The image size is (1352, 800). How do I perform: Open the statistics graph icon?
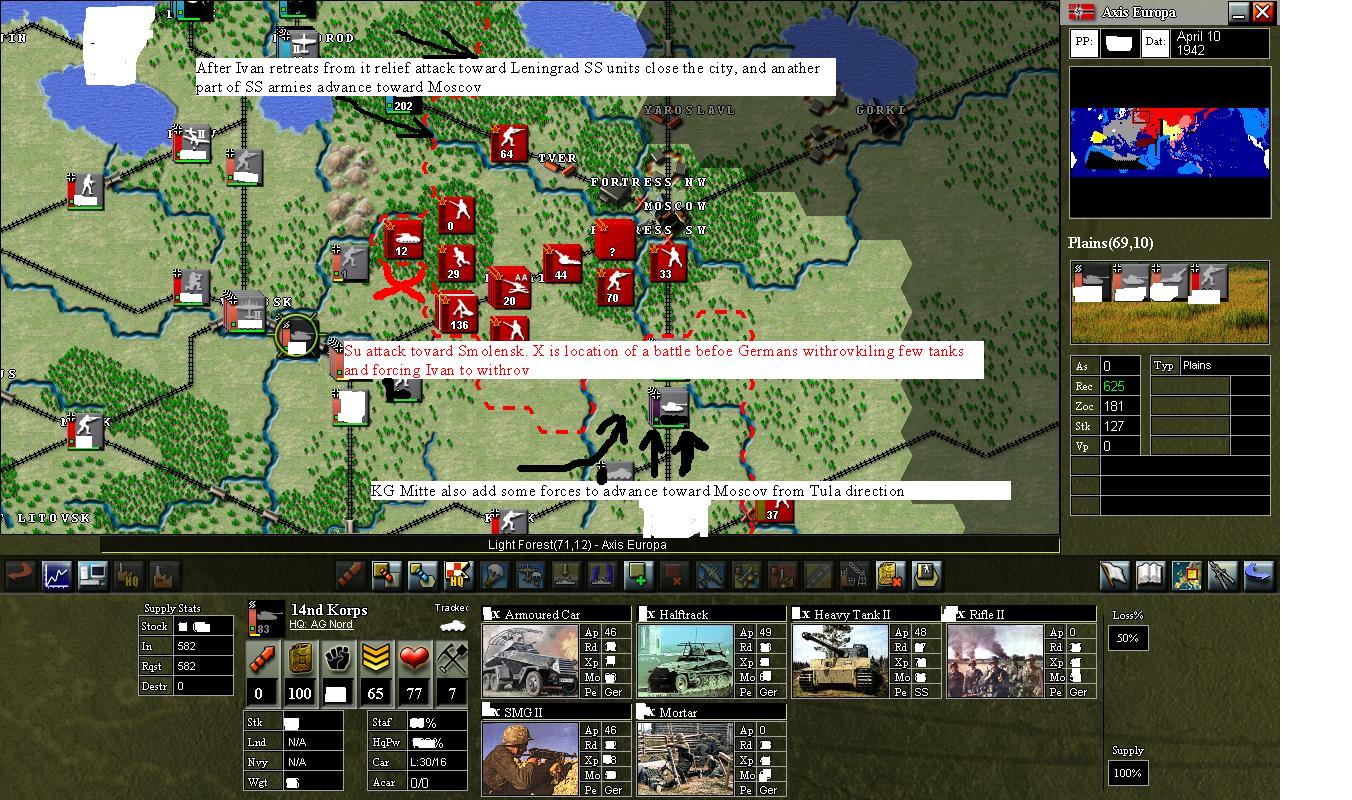pyautogui.click(x=56, y=575)
